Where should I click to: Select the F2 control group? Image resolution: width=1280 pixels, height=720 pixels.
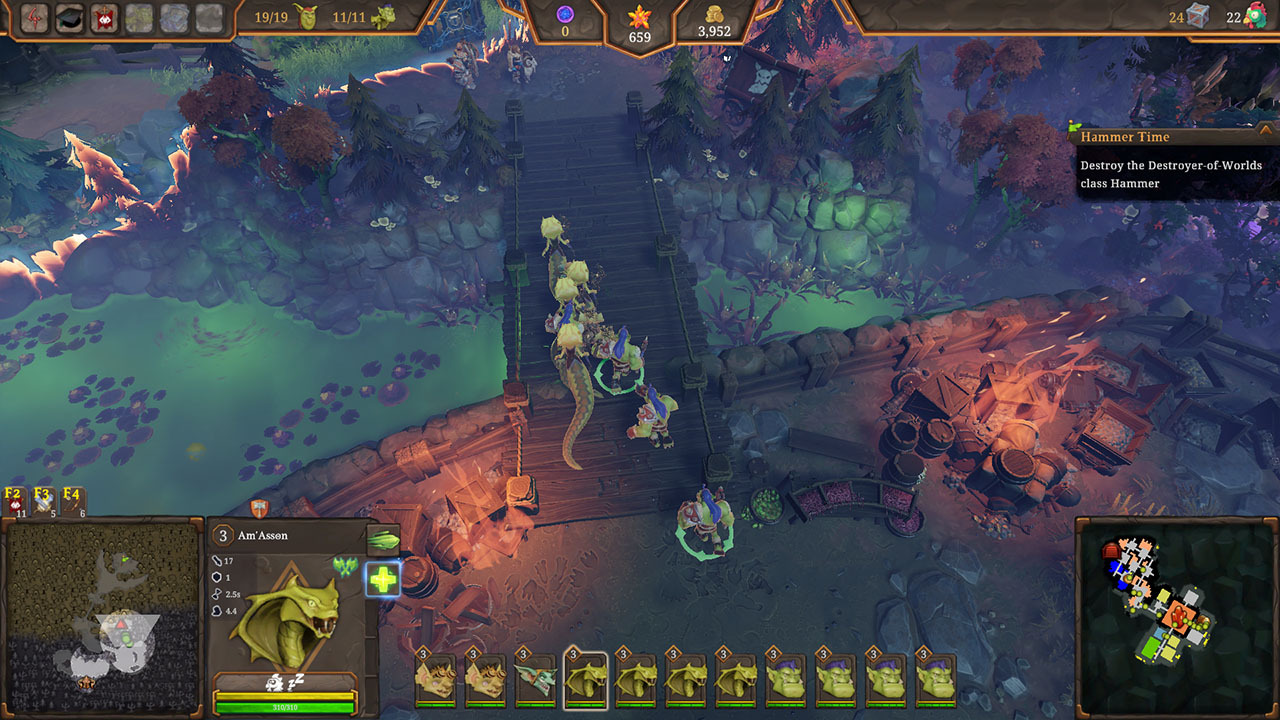coord(15,500)
